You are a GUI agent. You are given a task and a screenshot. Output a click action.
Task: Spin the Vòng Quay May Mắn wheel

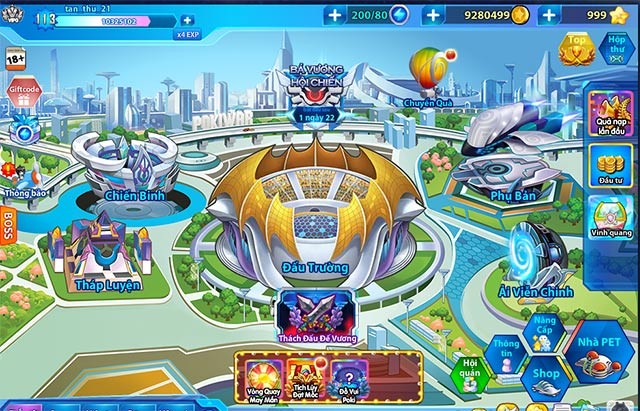click(260, 380)
